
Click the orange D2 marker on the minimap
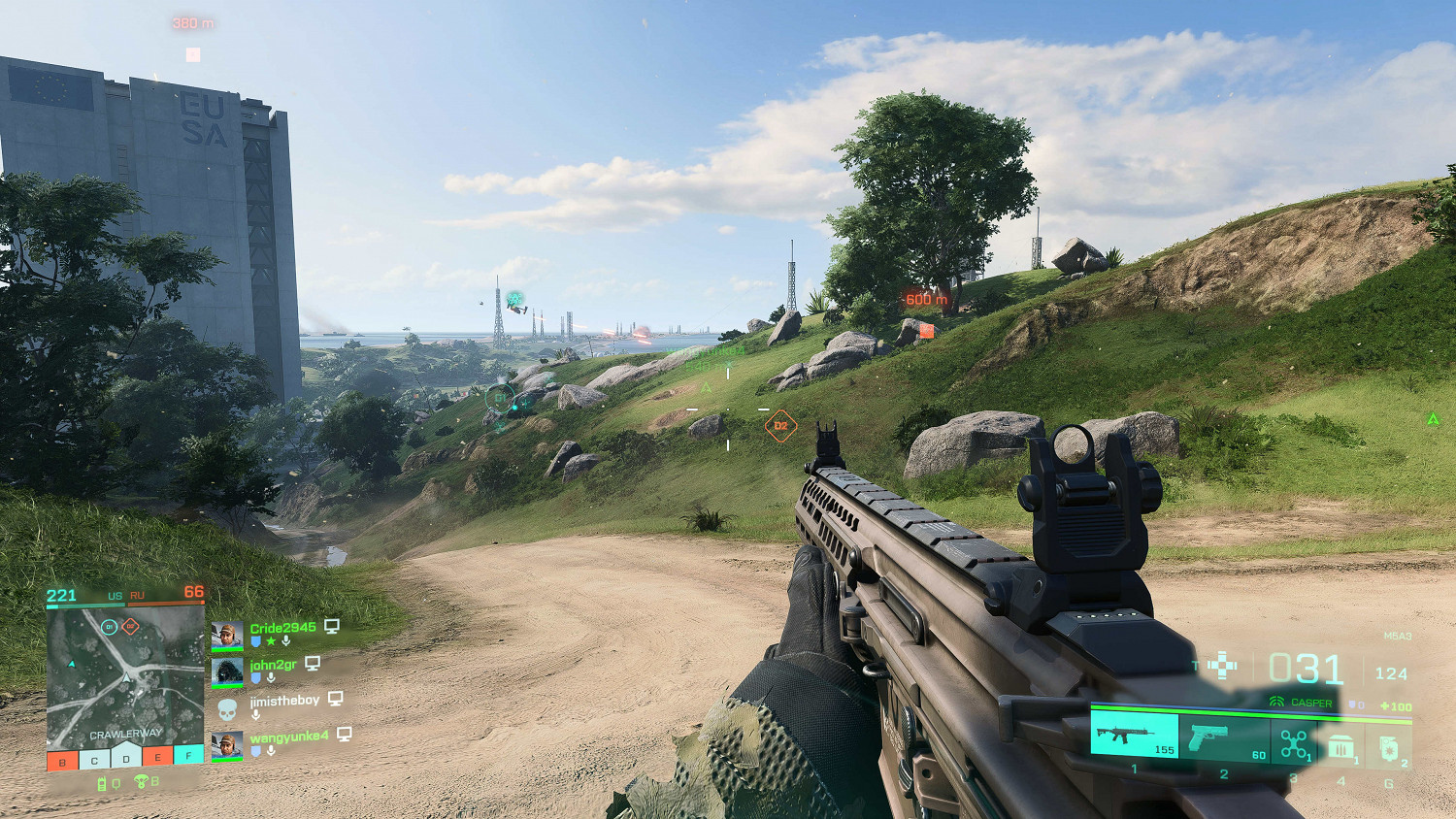(130, 627)
